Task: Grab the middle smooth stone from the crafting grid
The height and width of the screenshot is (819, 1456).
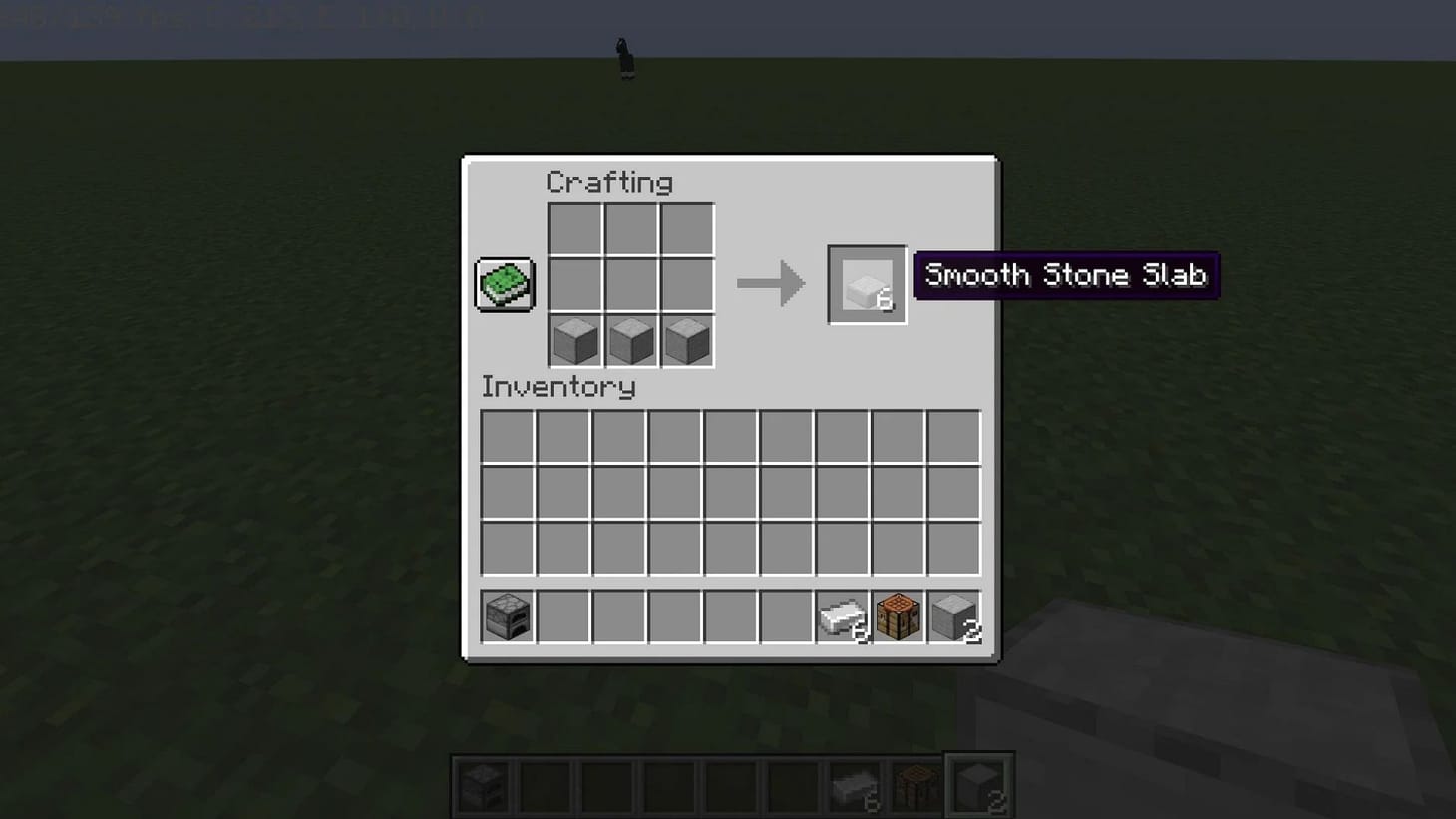Action: pos(631,340)
